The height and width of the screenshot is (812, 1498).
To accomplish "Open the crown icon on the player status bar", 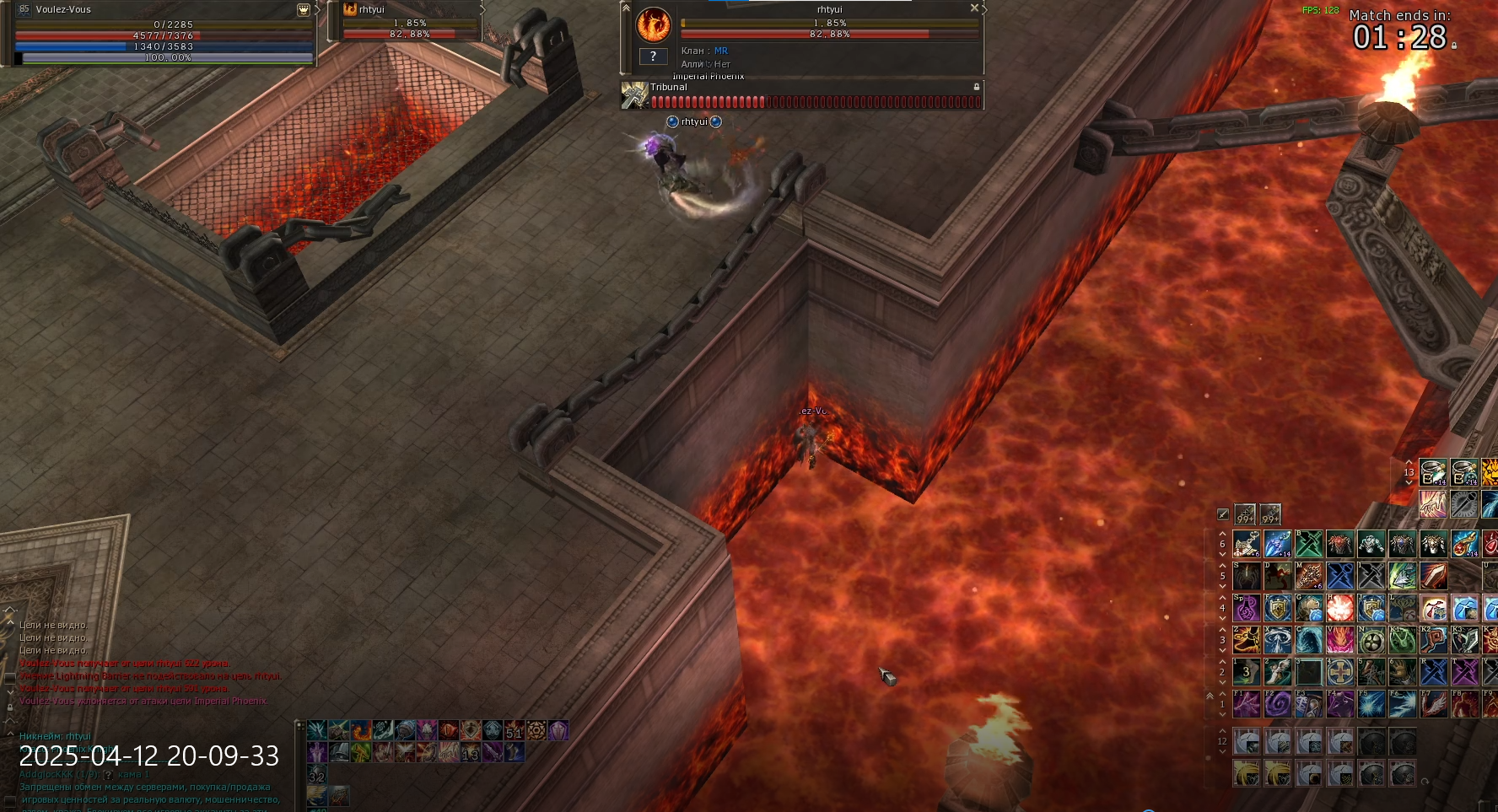I will point(304,10).
